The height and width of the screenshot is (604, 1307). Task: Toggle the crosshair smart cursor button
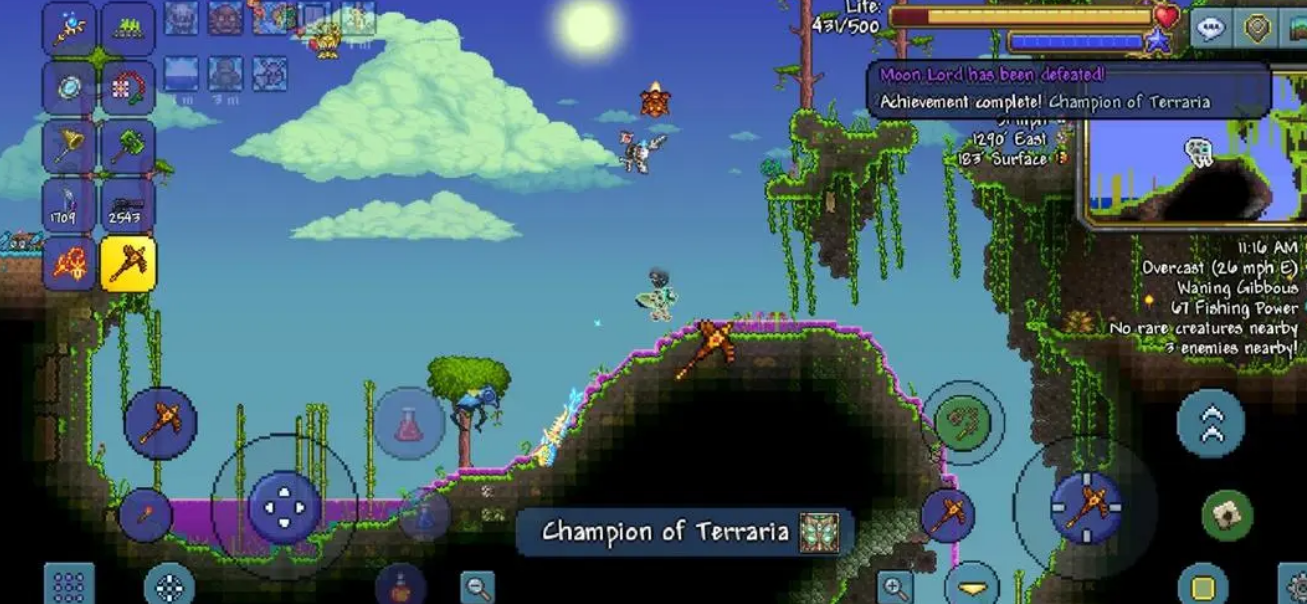coord(169,585)
